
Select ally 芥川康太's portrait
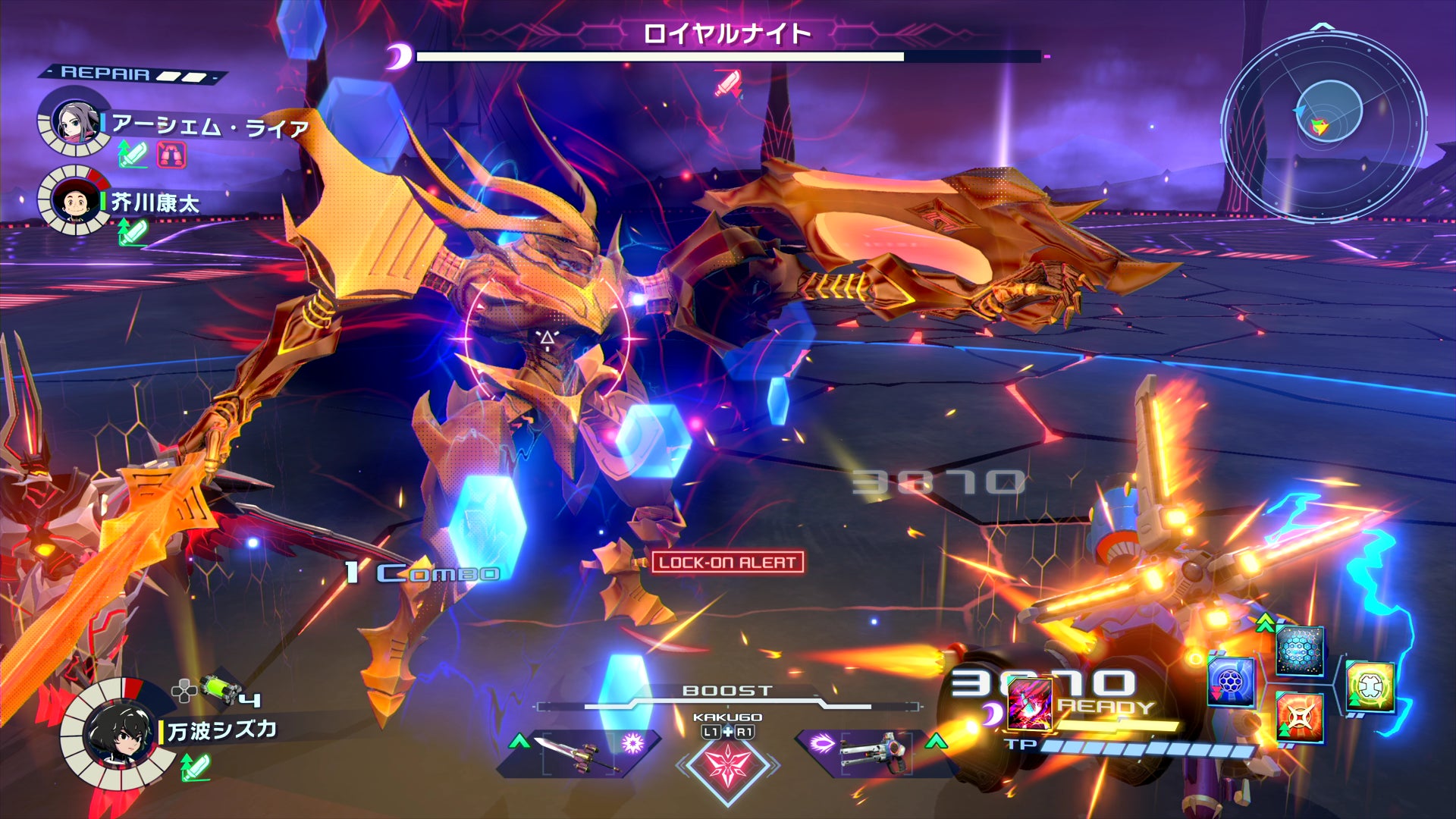74,201
